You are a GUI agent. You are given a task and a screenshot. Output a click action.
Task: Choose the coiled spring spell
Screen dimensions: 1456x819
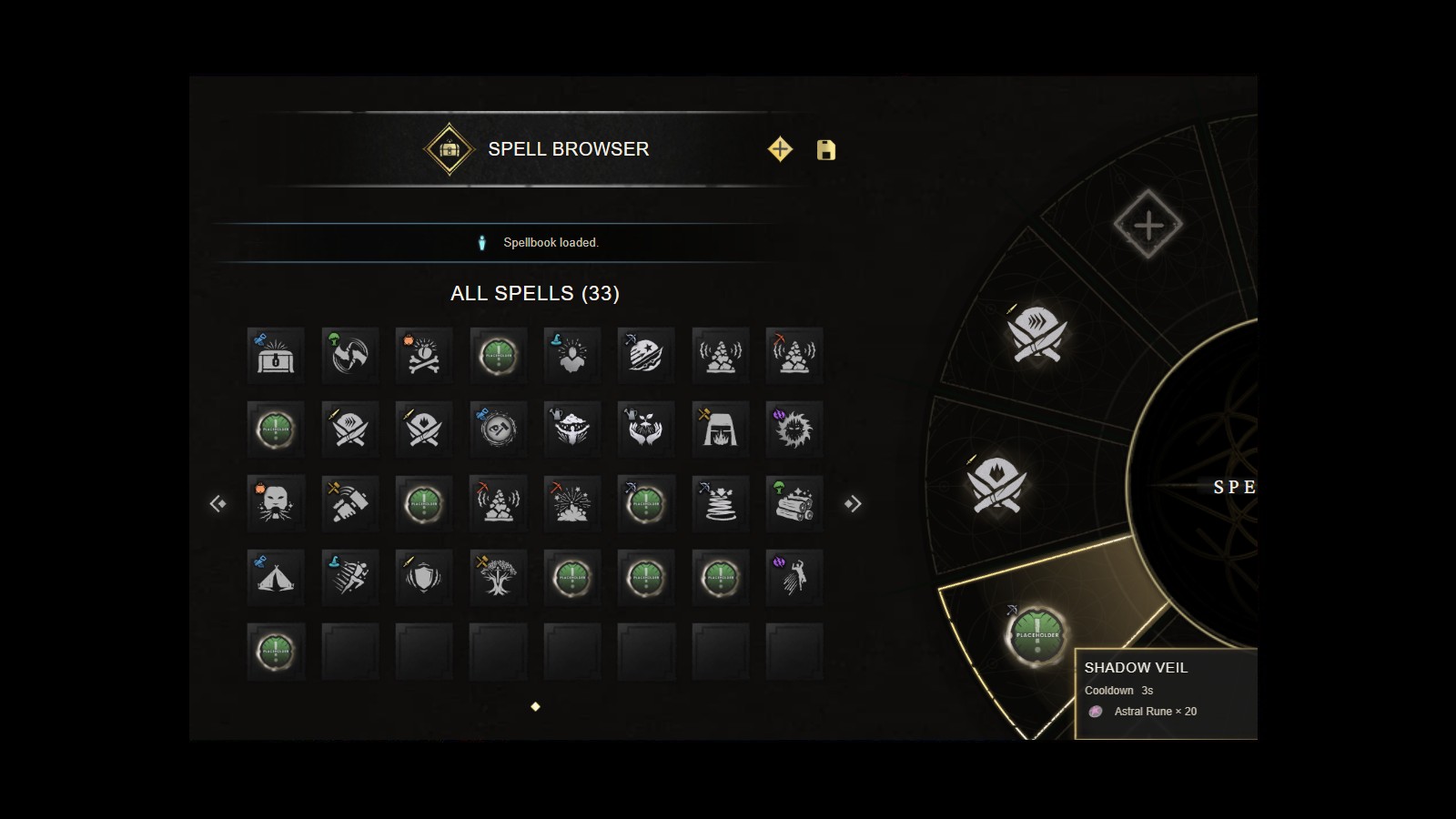pyautogui.click(x=720, y=503)
